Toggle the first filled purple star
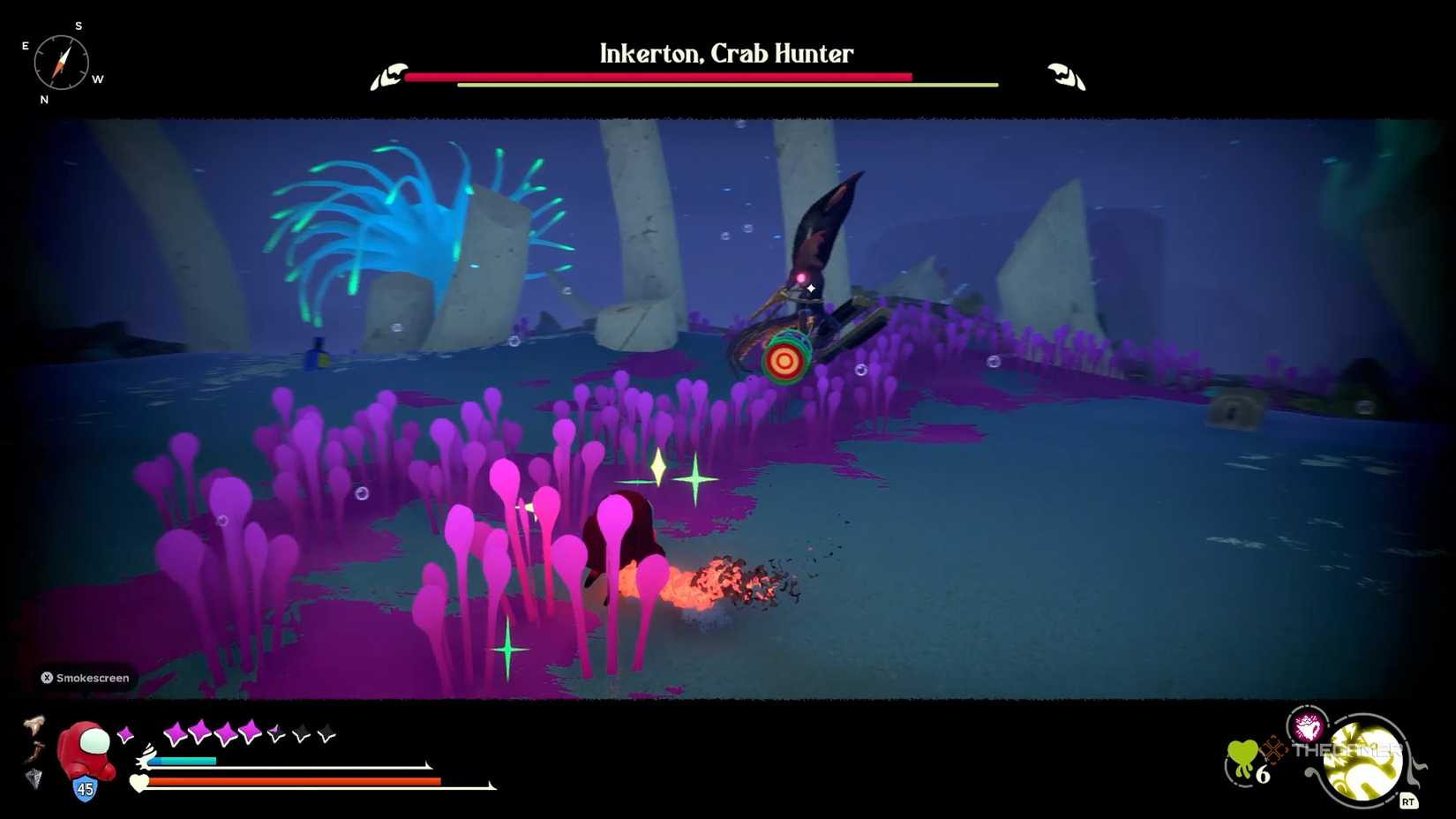The height and width of the screenshot is (819, 1456). [175, 732]
